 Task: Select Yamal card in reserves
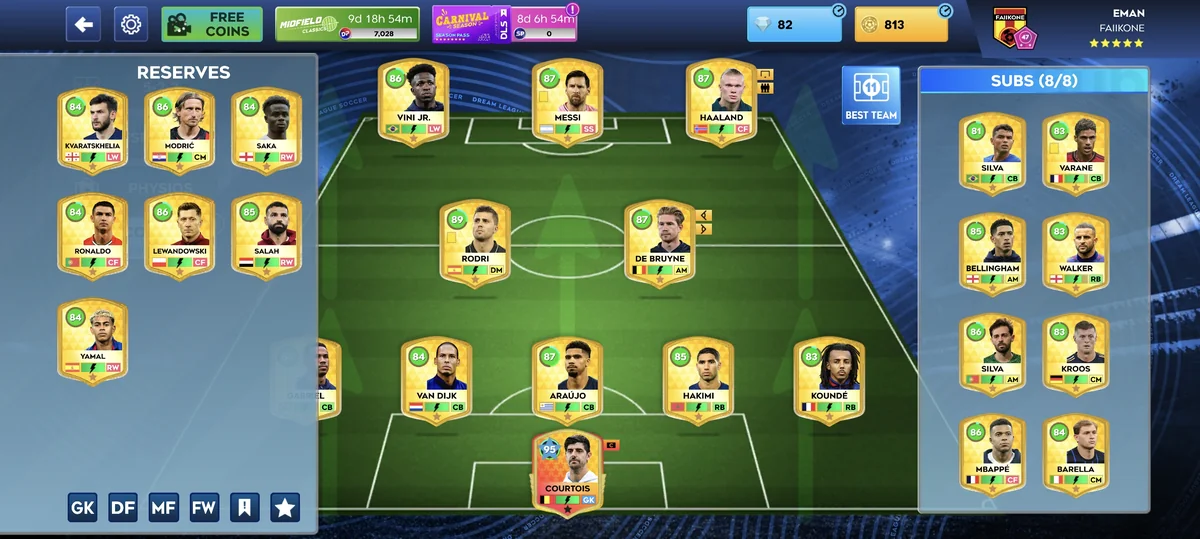[x=93, y=340]
